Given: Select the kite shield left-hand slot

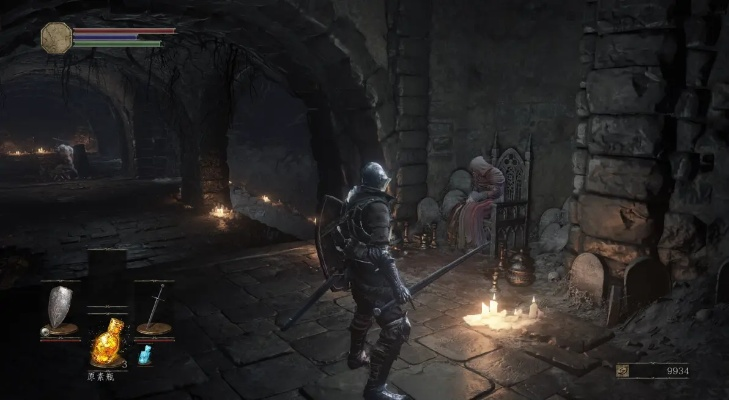Looking at the screenshot, I should tap(61, 309).
